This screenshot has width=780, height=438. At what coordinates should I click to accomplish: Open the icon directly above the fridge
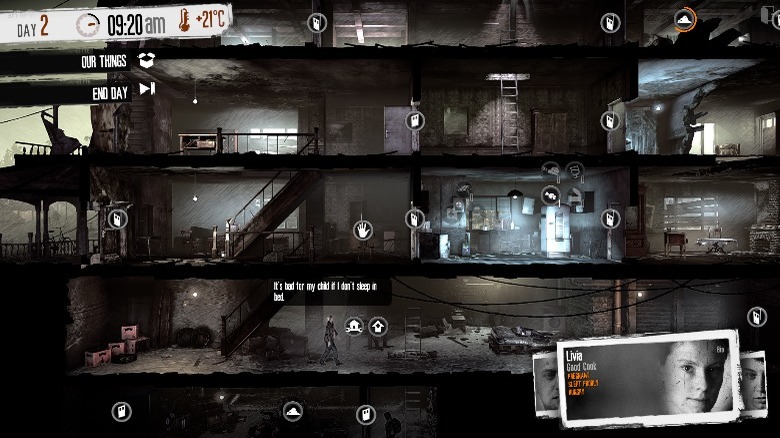coord(550,194)
